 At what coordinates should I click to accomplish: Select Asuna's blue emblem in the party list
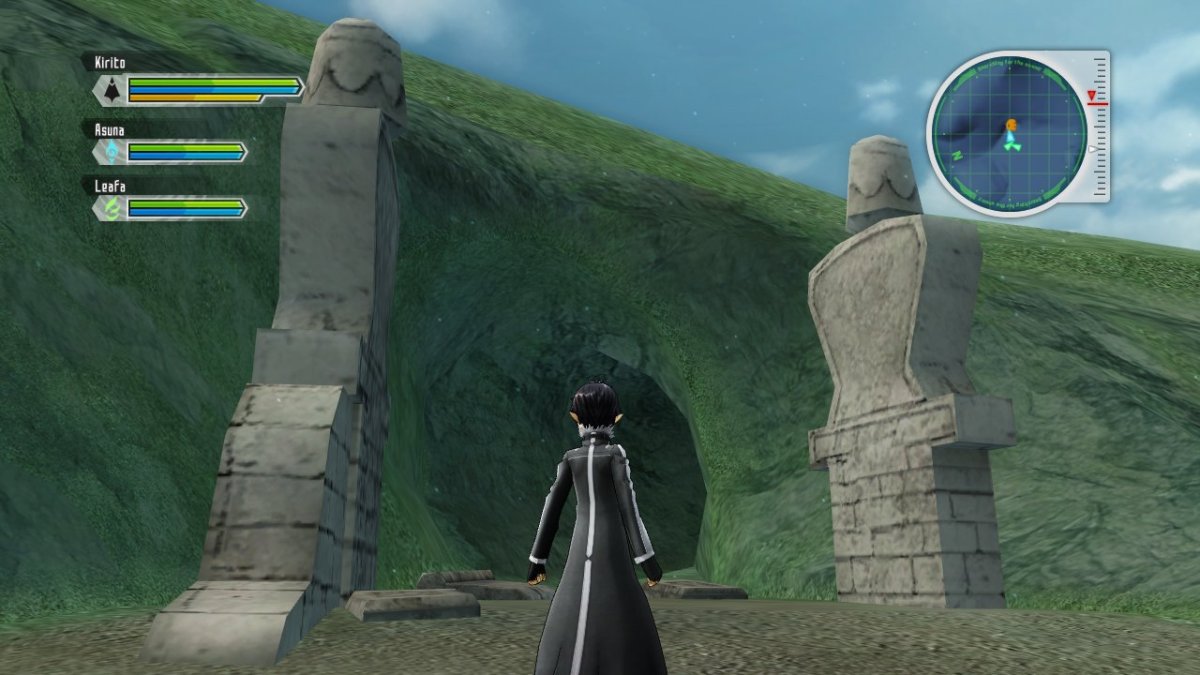[x=109, y=152]
